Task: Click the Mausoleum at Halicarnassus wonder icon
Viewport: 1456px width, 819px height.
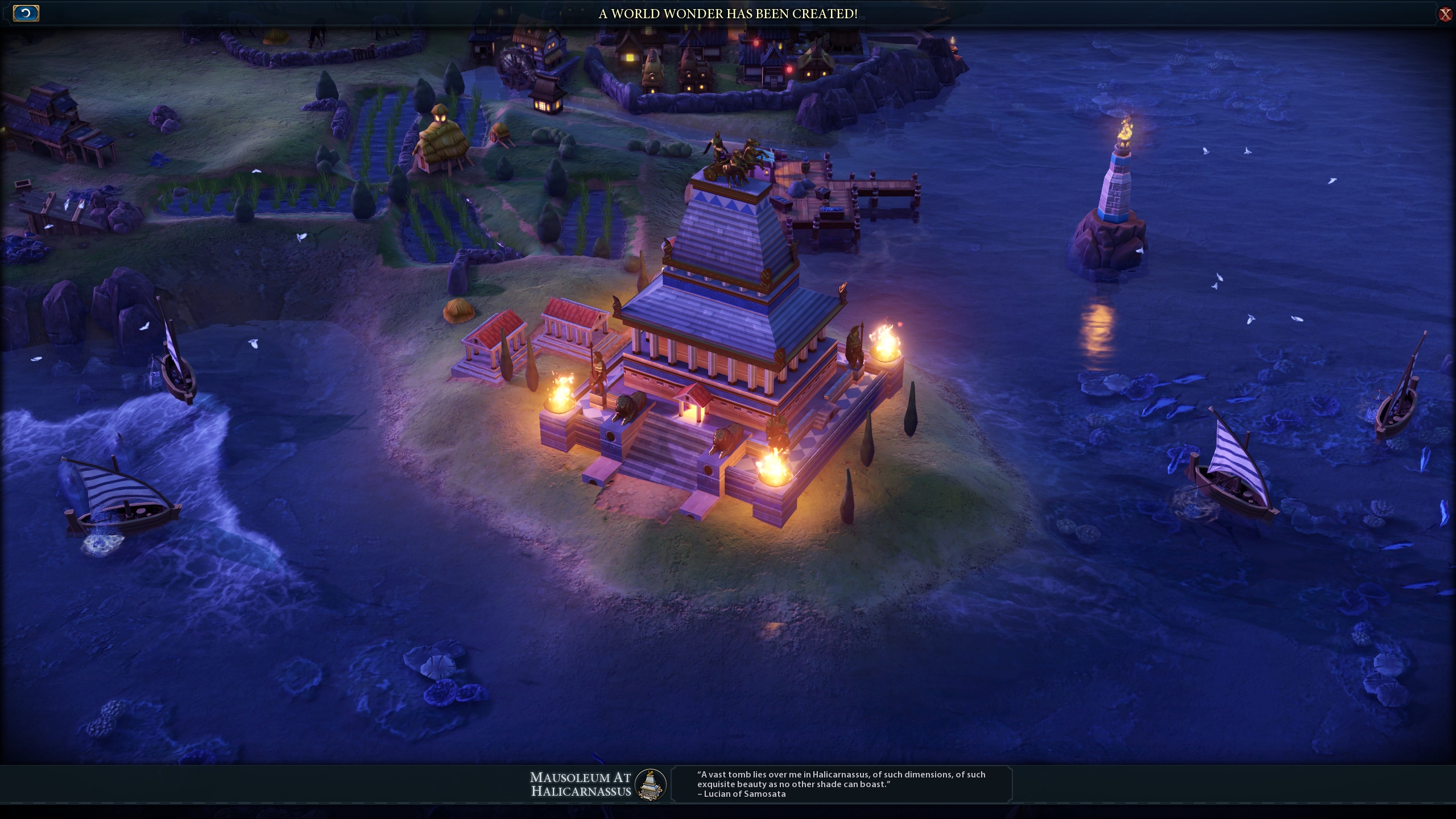Action: 650,784
